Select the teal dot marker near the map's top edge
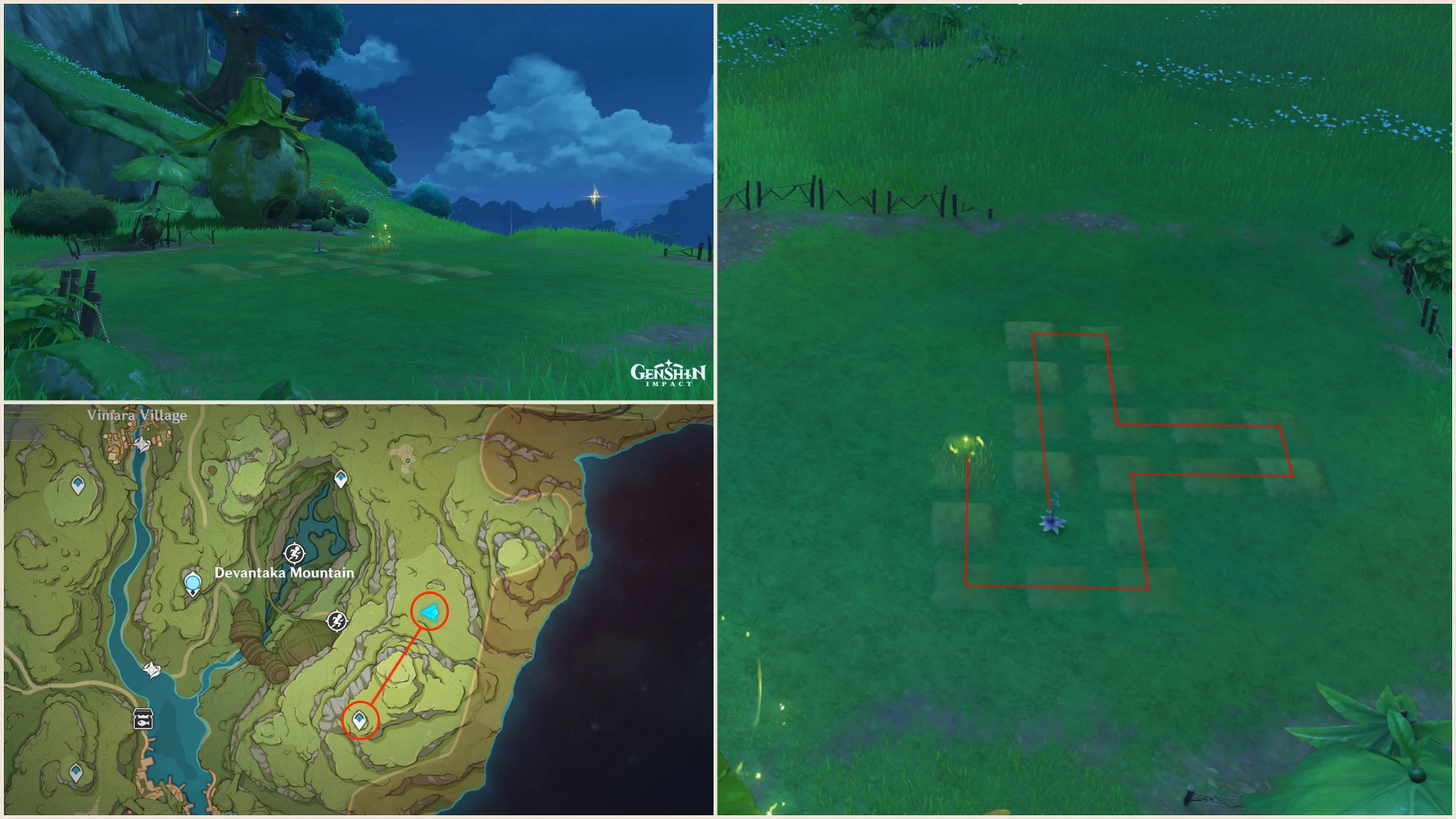This screenshot has width=1456, height=819. [x=408, y=460]
